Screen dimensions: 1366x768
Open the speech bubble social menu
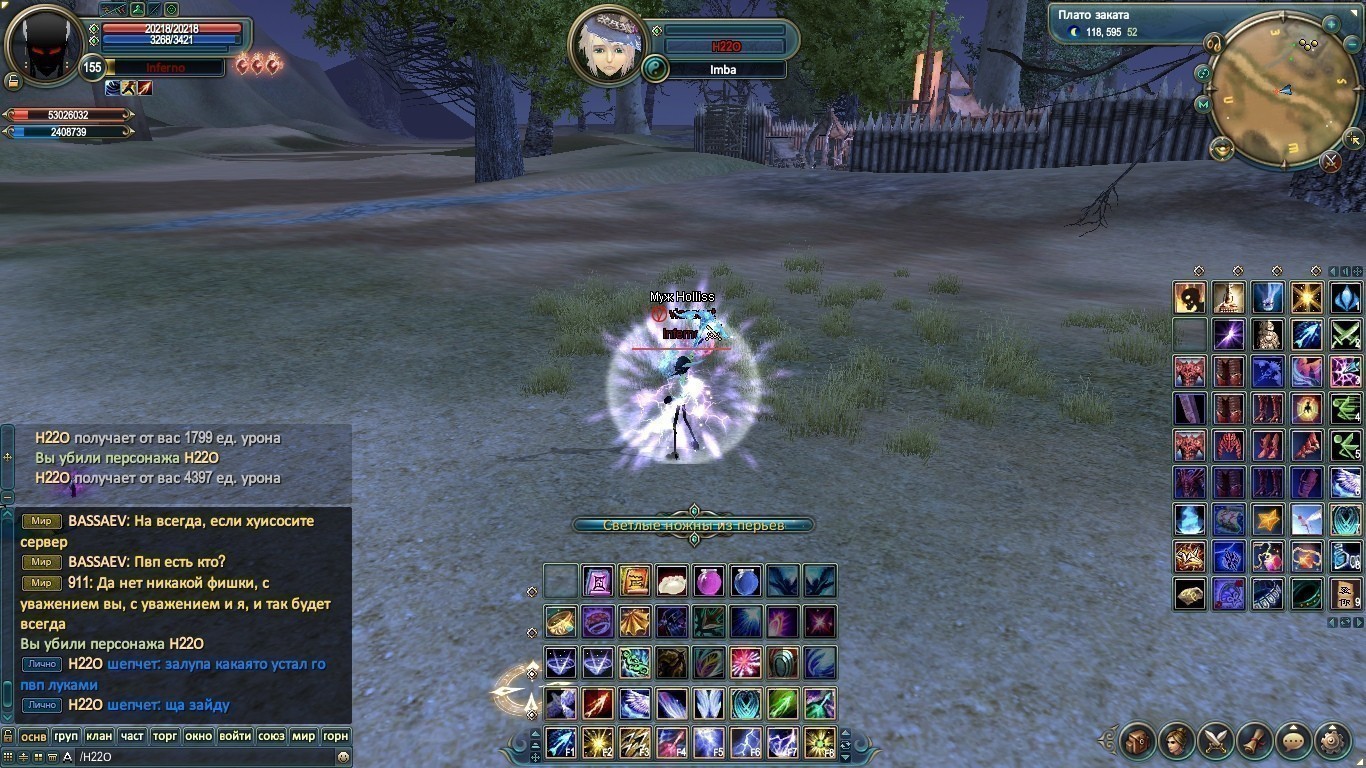click(1294, 742)
